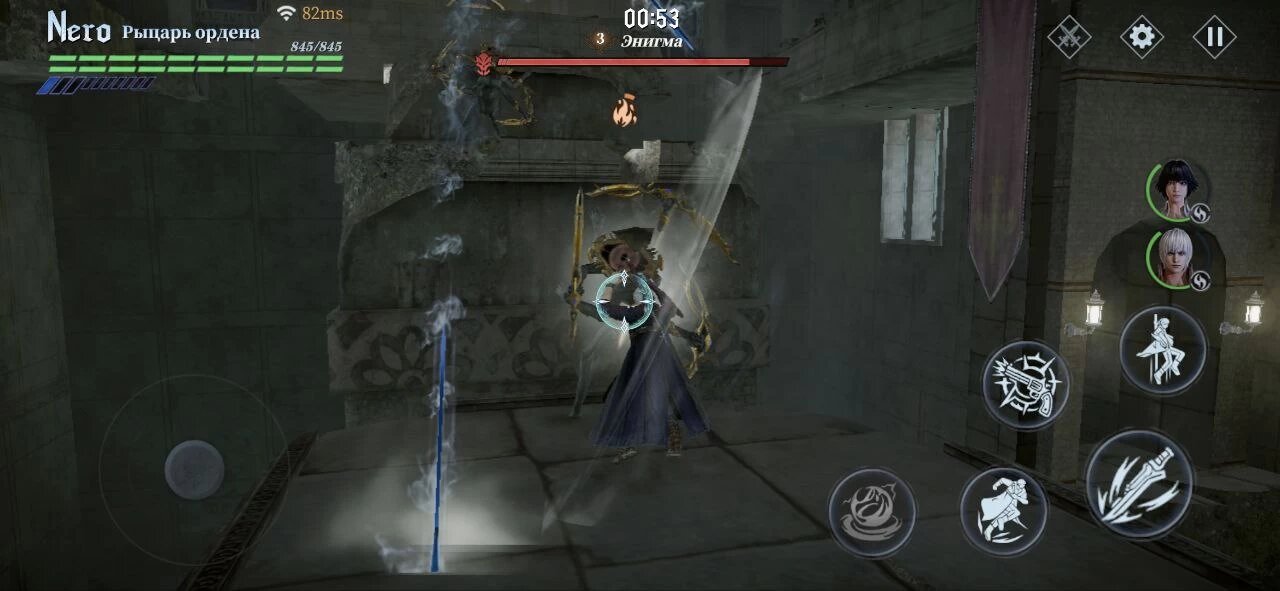Open the gear settings menu
This screenshot has height=591, width=1280.
1141,38
